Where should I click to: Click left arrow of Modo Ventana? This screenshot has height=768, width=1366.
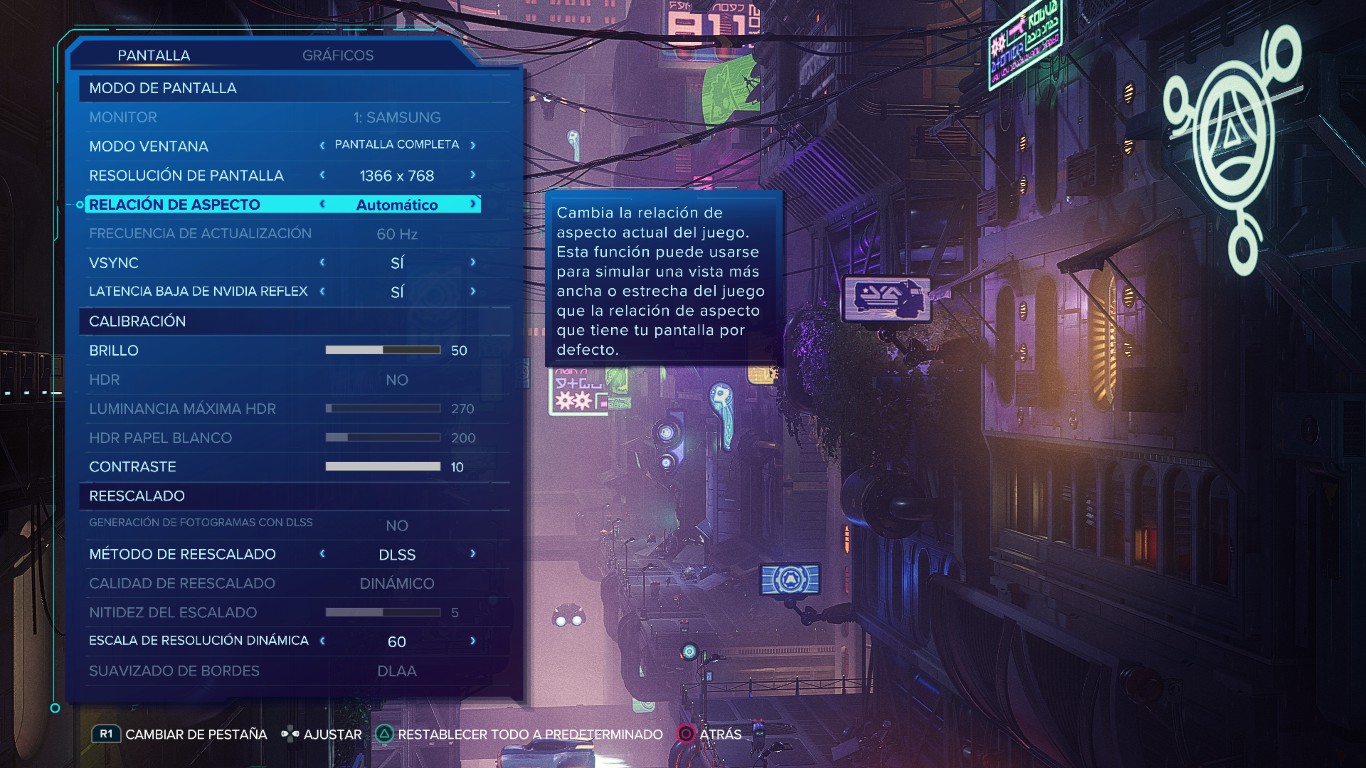pyautogui.click(x=322, y=146)
